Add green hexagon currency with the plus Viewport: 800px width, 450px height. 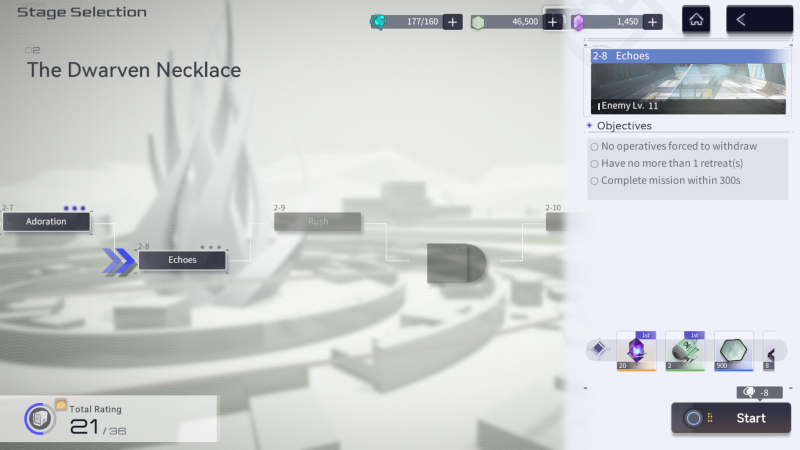pyautogui.click(x=553, y=22)
